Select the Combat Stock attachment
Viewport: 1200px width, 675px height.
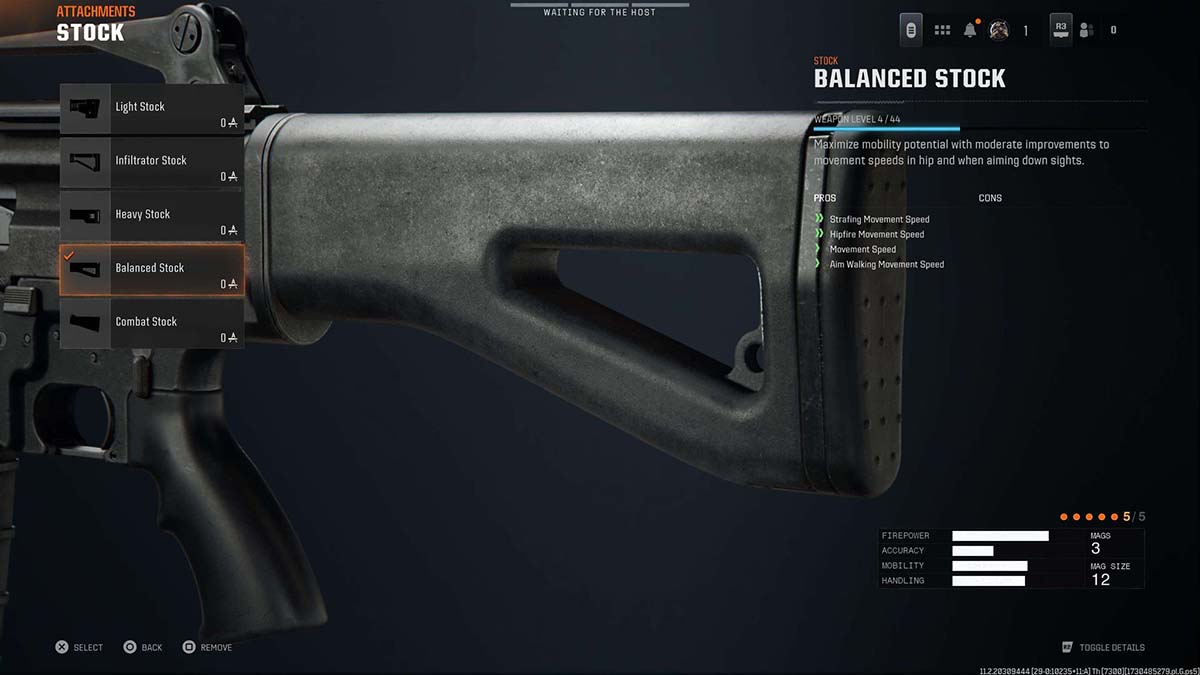[x=151, y=323]
